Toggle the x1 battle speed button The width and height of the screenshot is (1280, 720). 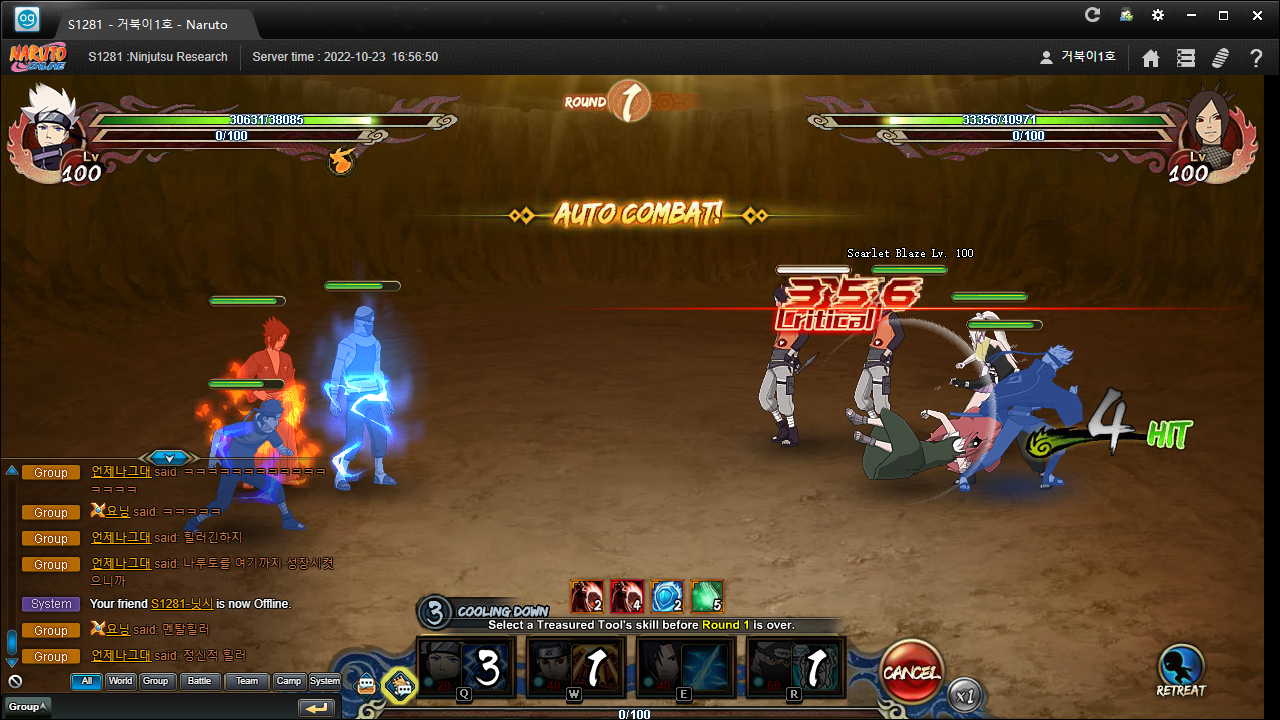tap(965, 693)
